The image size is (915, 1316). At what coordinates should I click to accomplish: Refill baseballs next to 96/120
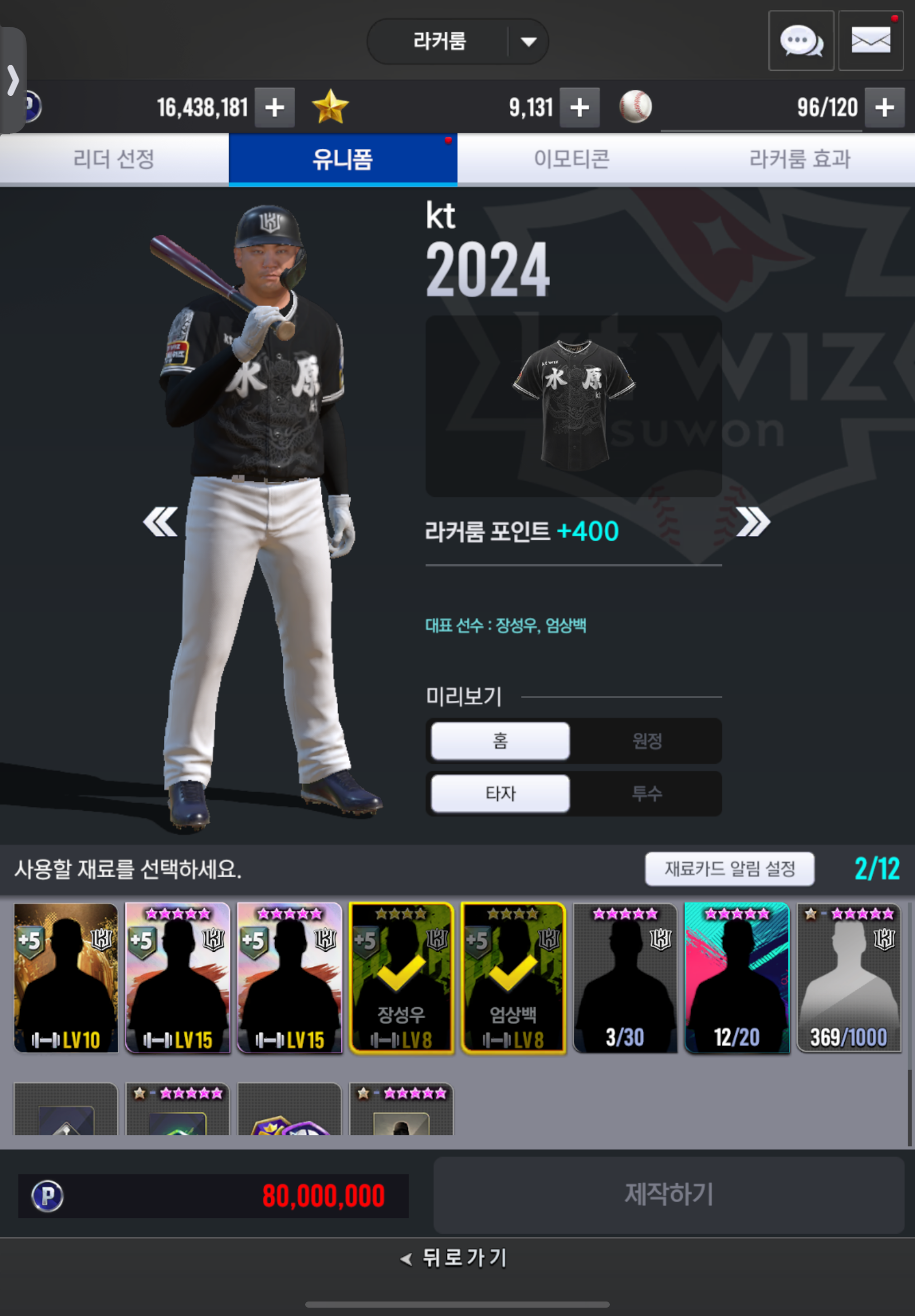click(884, 107)
